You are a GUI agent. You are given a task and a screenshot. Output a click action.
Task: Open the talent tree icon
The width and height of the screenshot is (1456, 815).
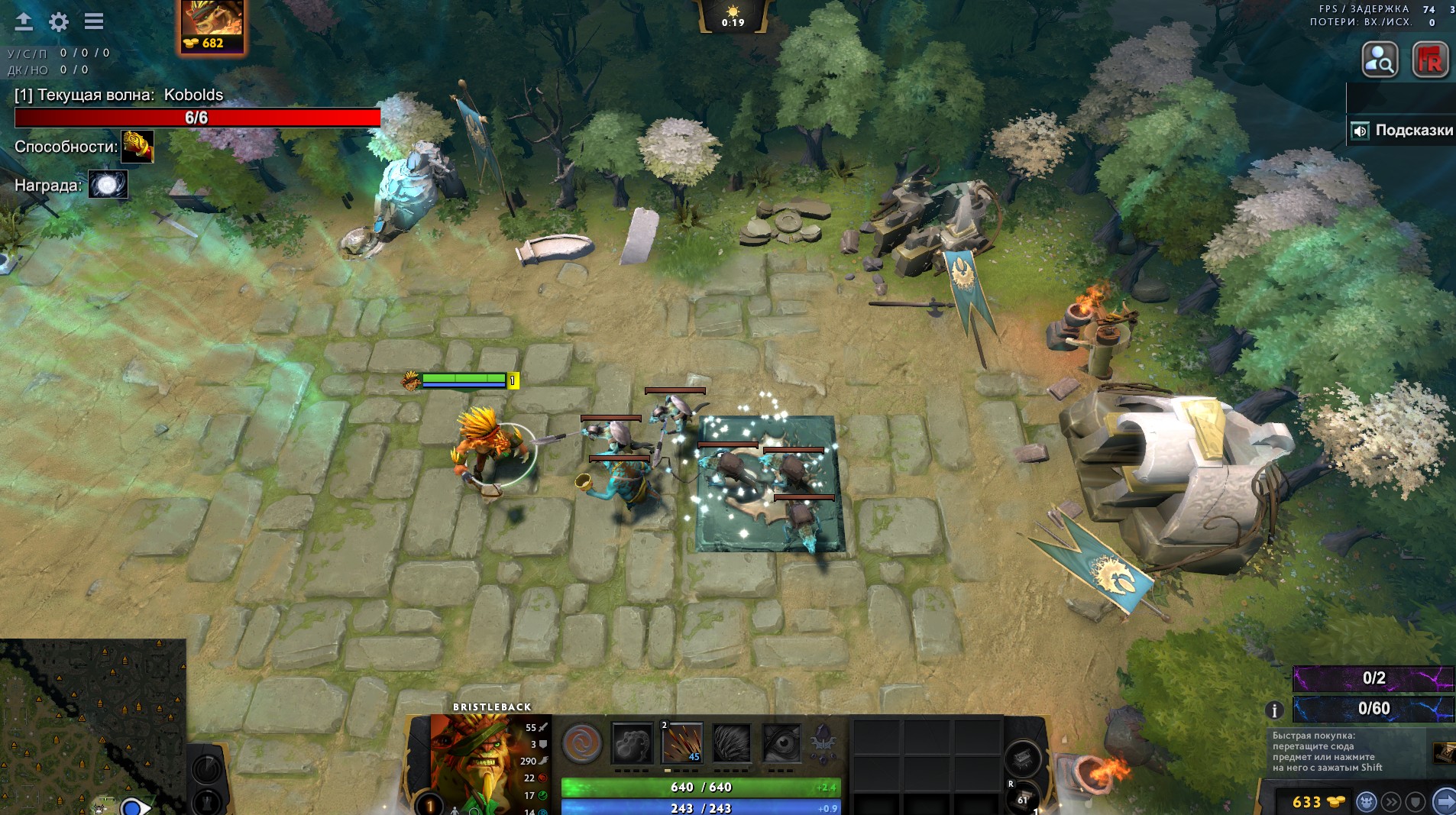click(823, 743)
